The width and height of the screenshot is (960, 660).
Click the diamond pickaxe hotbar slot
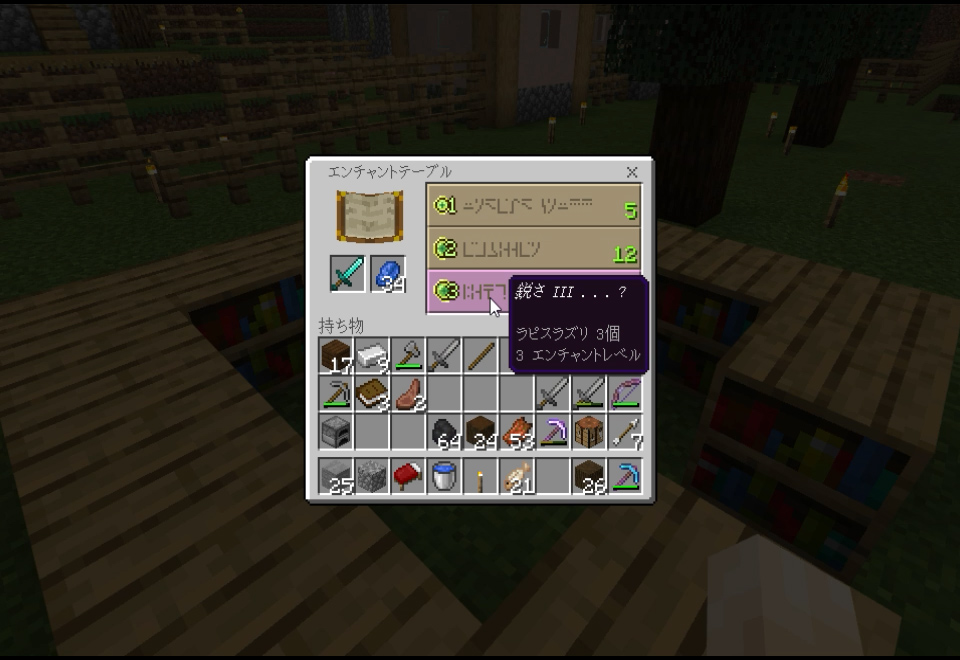(625, 476)
